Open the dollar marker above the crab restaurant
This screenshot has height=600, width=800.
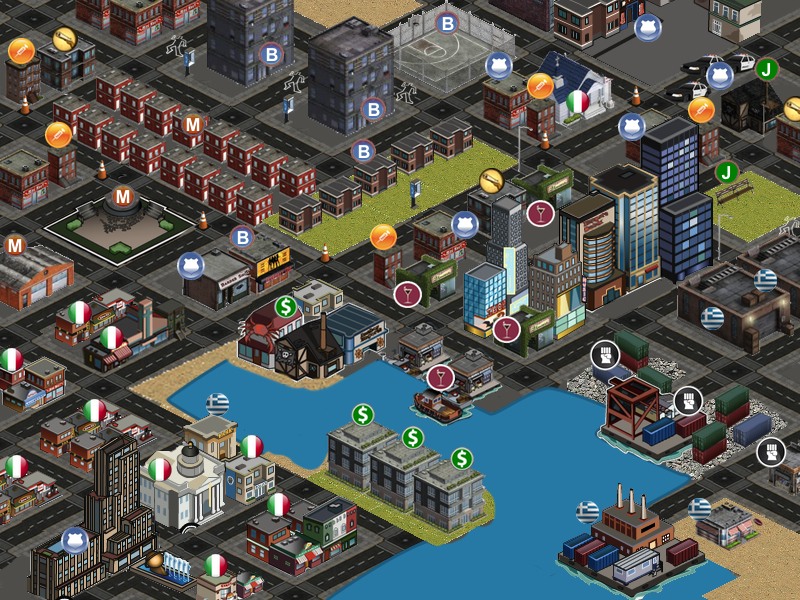(287, 306)
